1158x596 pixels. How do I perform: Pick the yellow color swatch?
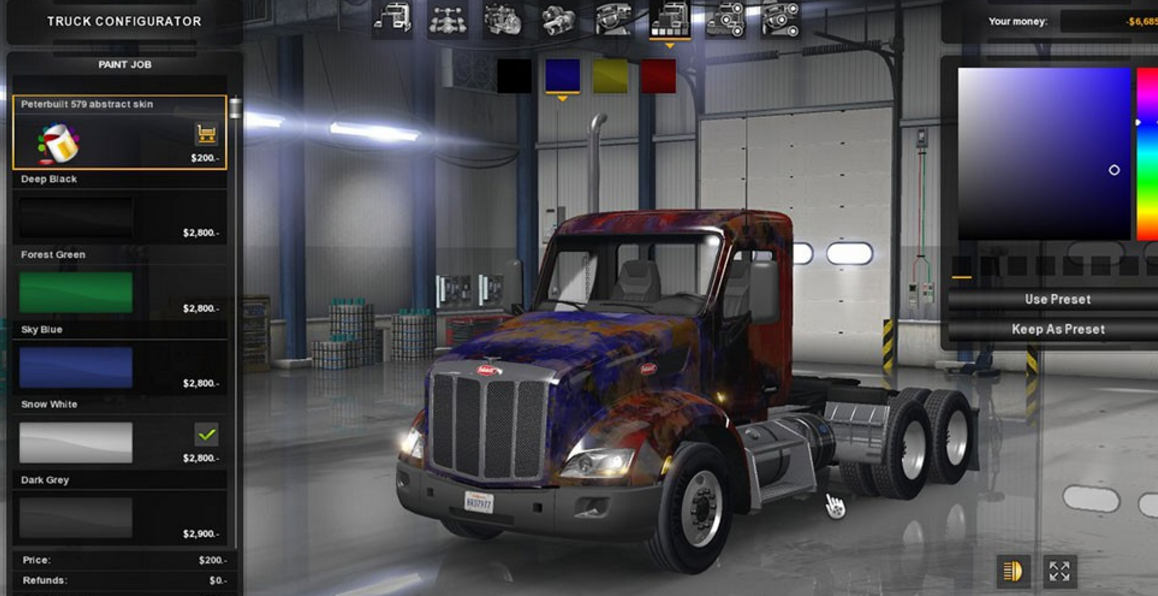pyautogui.click(x=610, y=76)
